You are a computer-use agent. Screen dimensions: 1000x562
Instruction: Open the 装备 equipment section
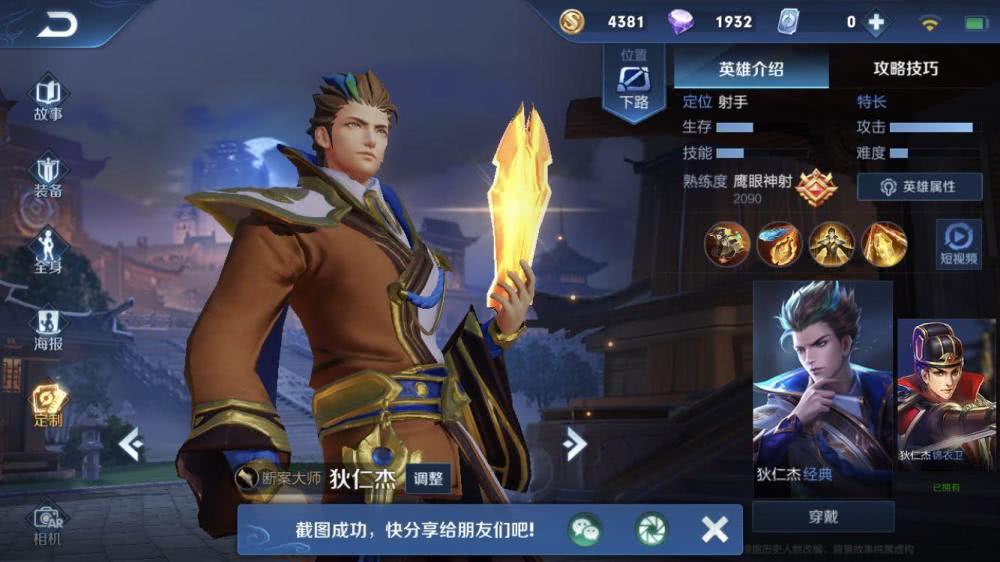pyautogui.click(x=48, y=175)
